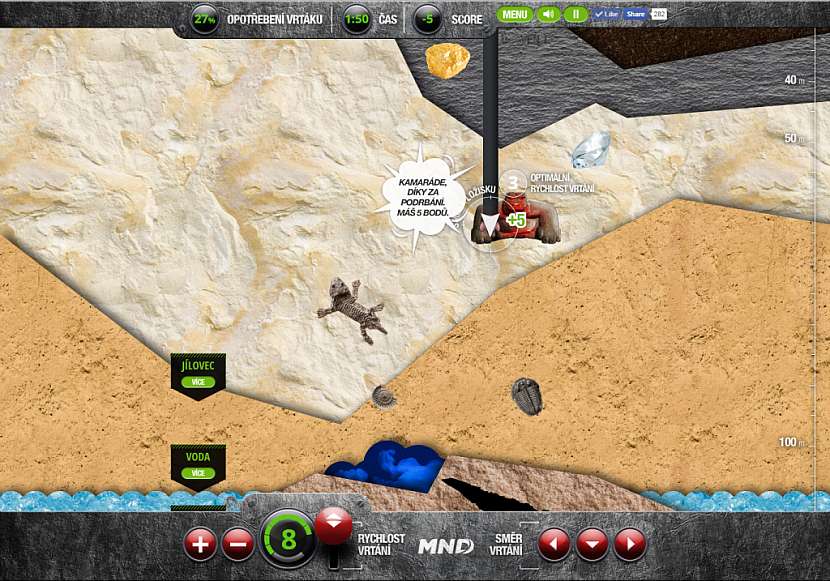This screenshot has width=830, height=581.
Task: Steer the drill left with left arrow
Action: [x=554, y=544]
